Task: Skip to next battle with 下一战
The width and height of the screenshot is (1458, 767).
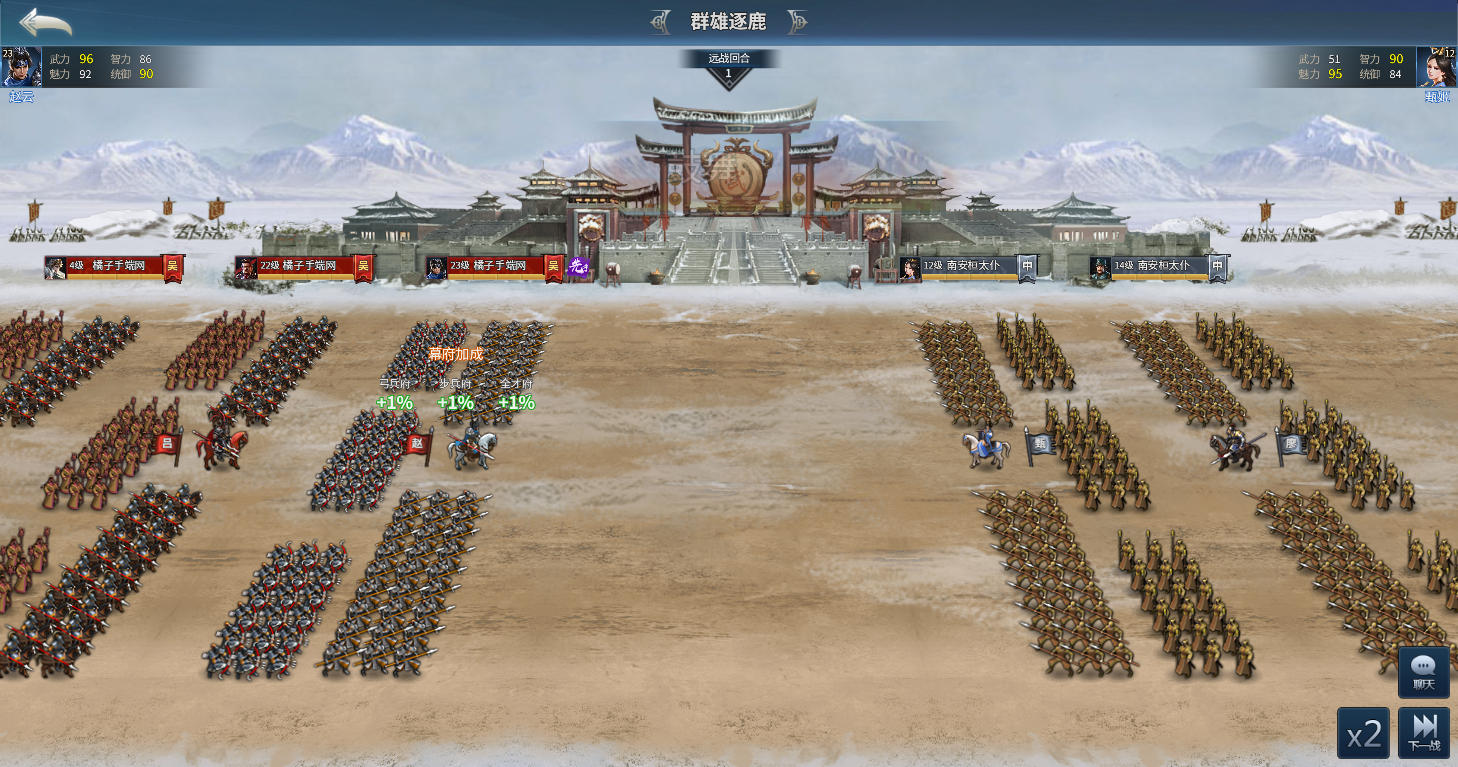Action: click(1424, 733)
